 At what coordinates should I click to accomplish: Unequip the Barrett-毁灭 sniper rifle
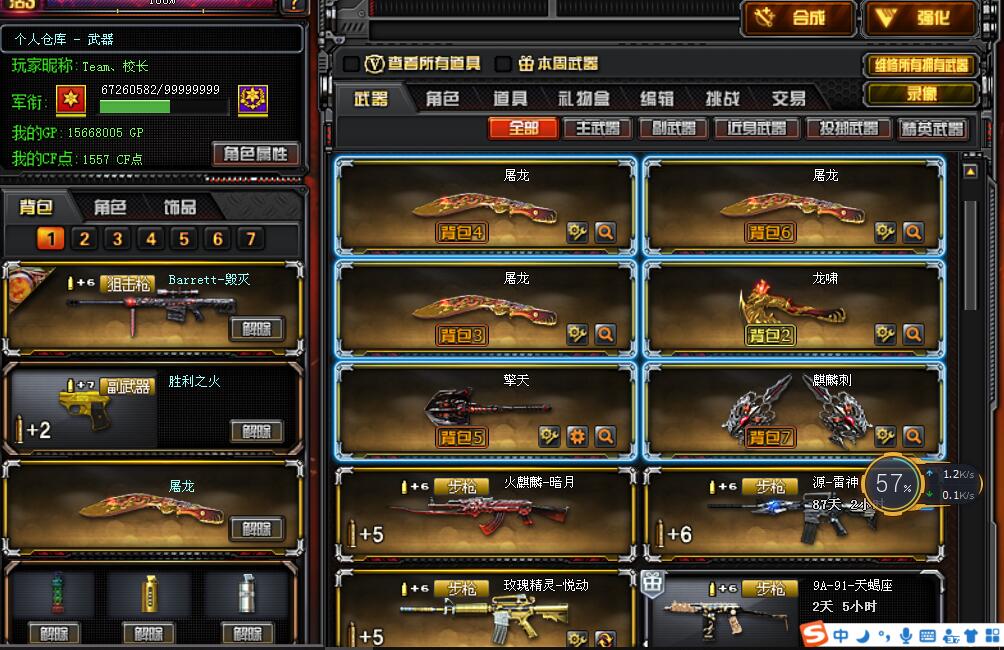pos(257,329)
